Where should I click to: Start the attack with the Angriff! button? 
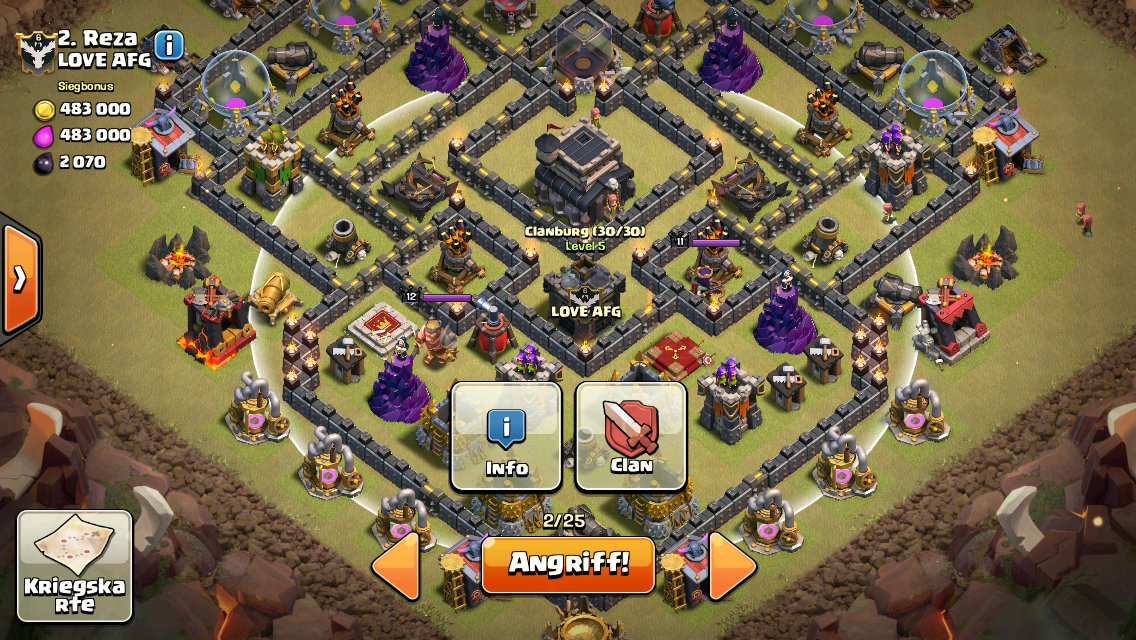tap(568, 564)
